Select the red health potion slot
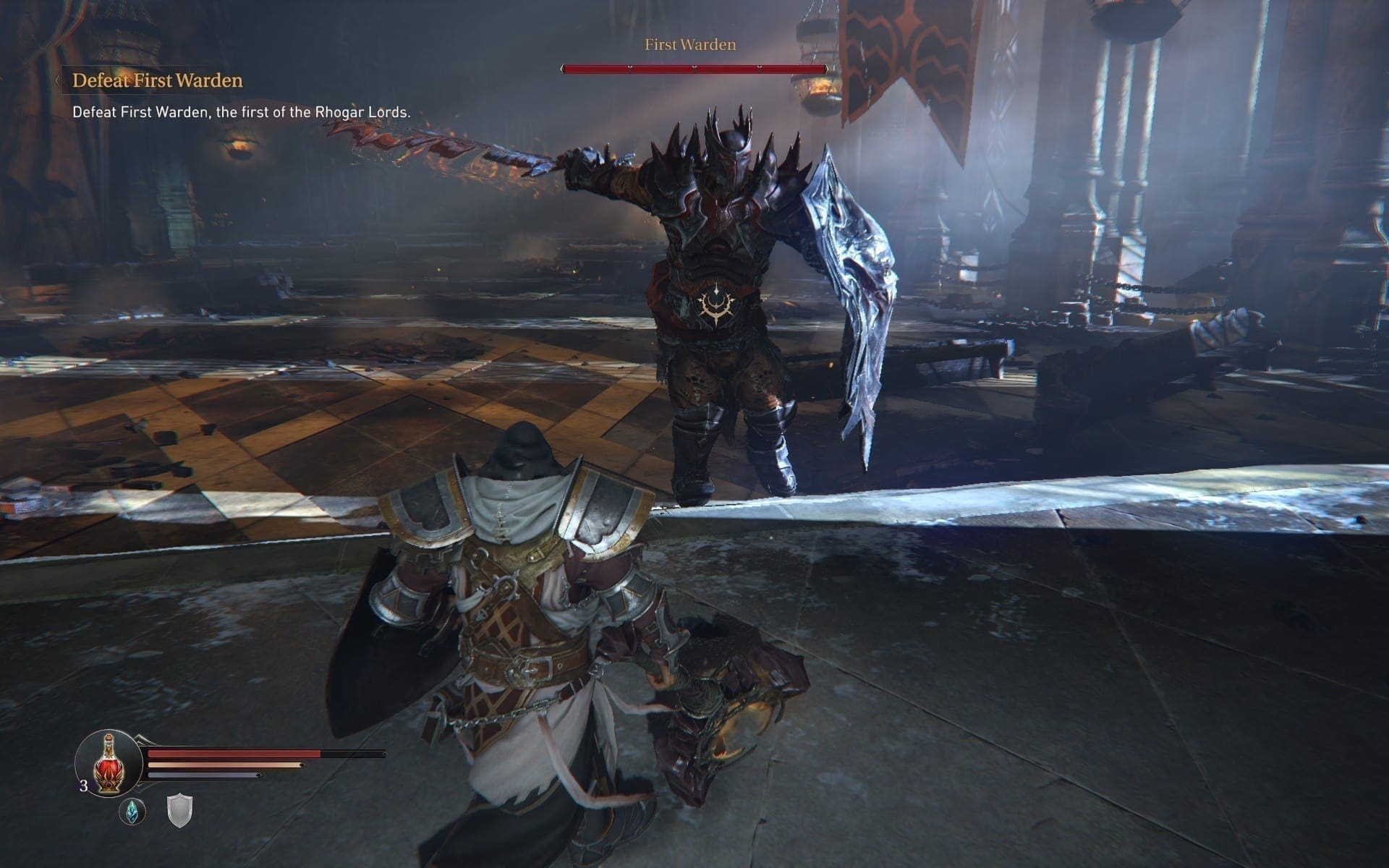The height and width of the screenshot is (868, 1389). pyautogui.click(x=108, y=763)
